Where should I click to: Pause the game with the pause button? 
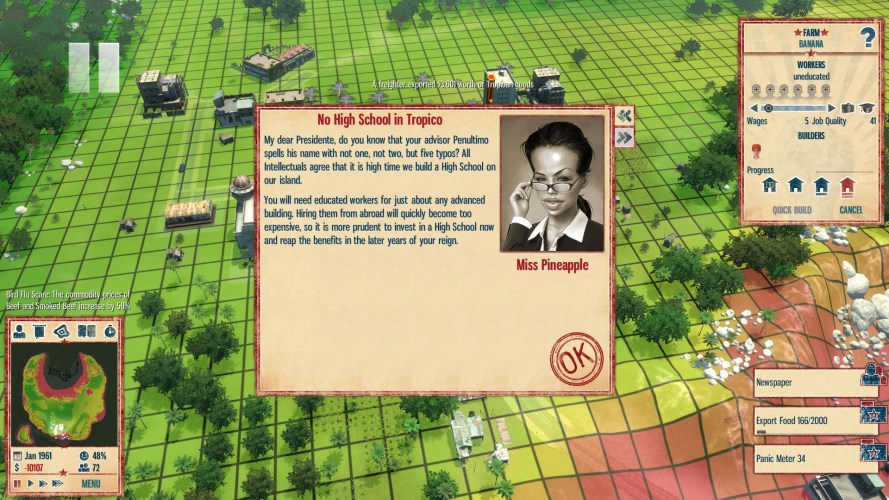(x=17, y=484)
